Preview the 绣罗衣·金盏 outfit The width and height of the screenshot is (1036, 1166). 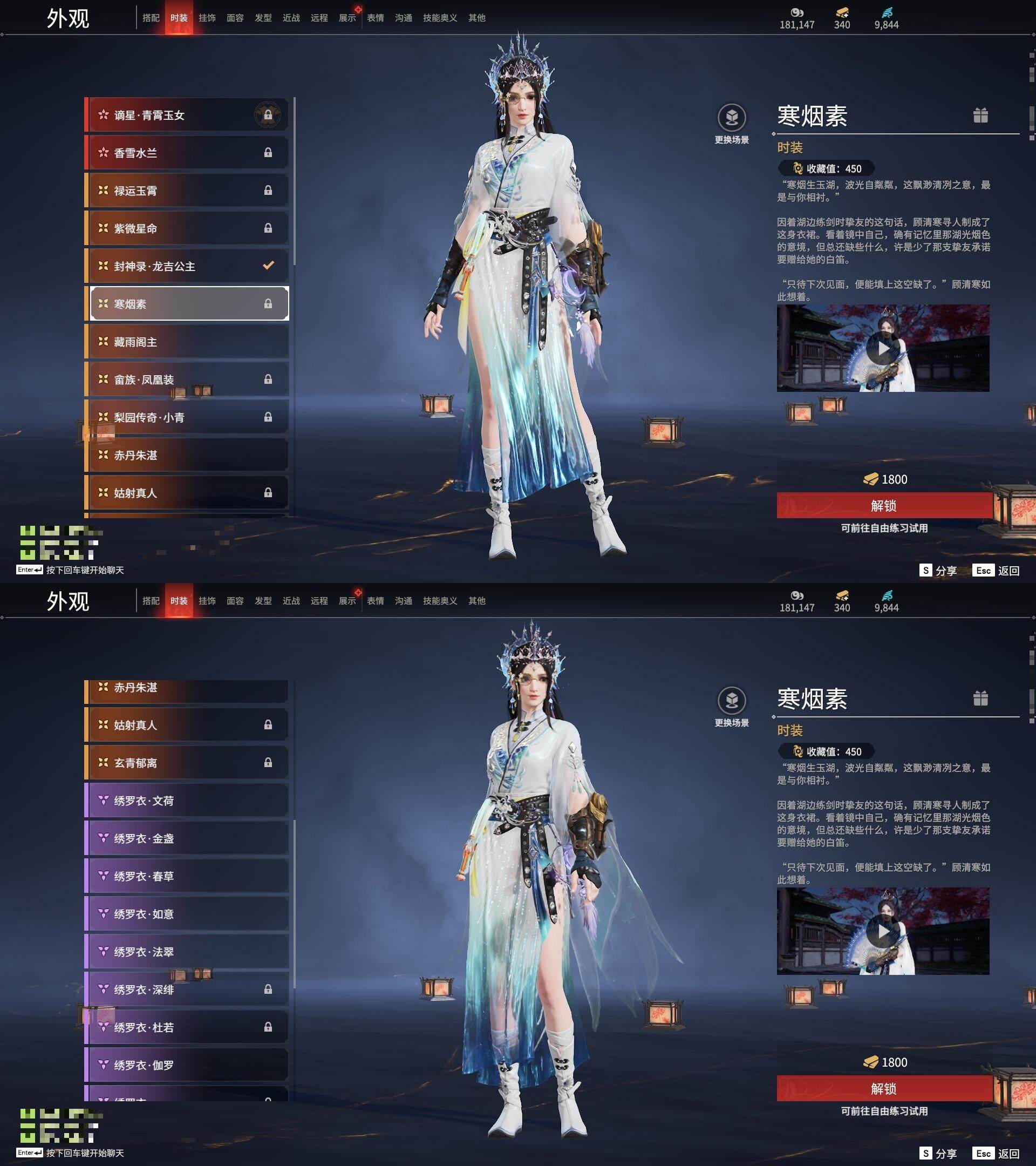click(x=187, y=838)
